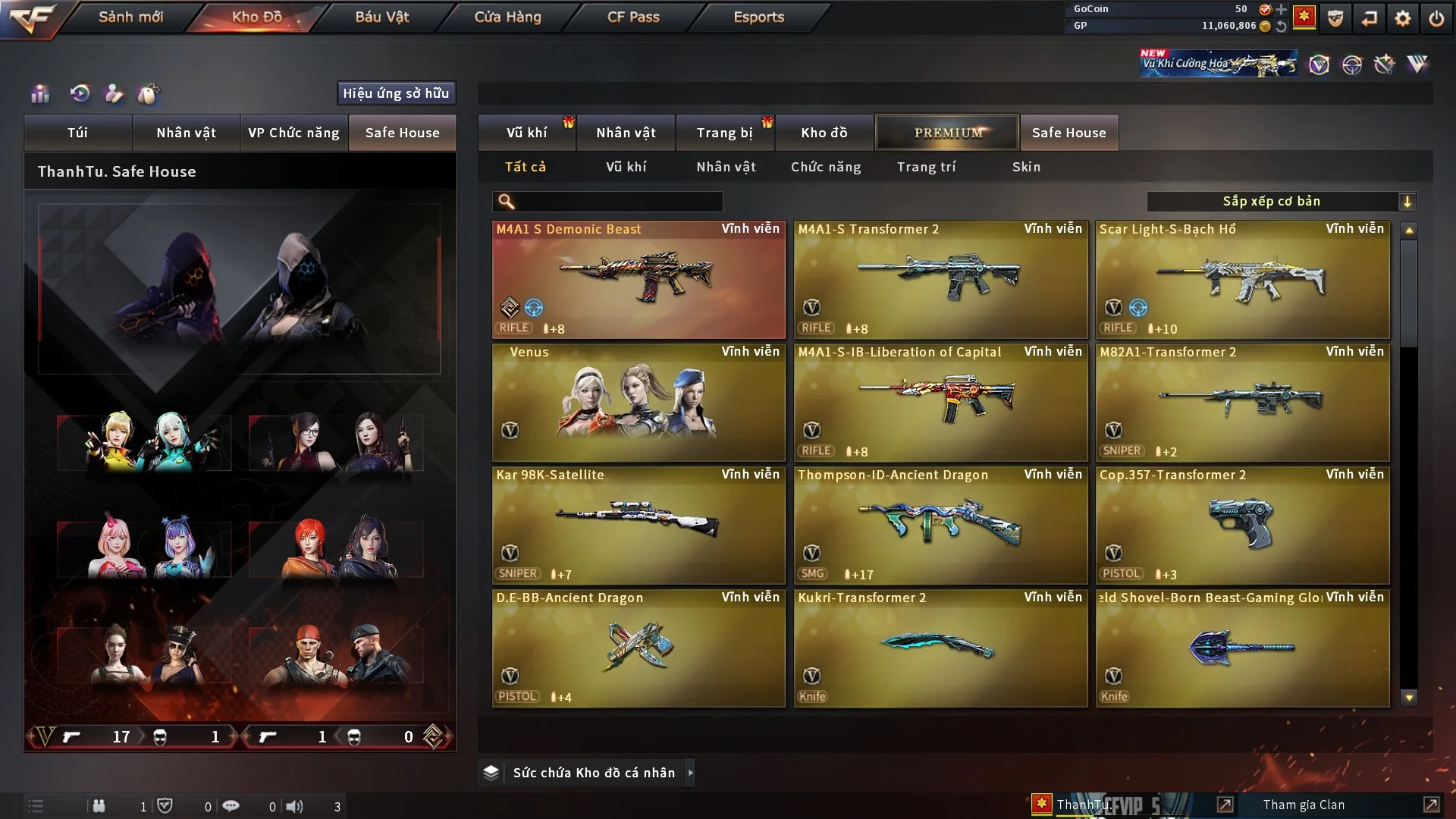Choose the Kukri-Transformer 2 knife
The image size is (1456, 819).
[940, 649]
